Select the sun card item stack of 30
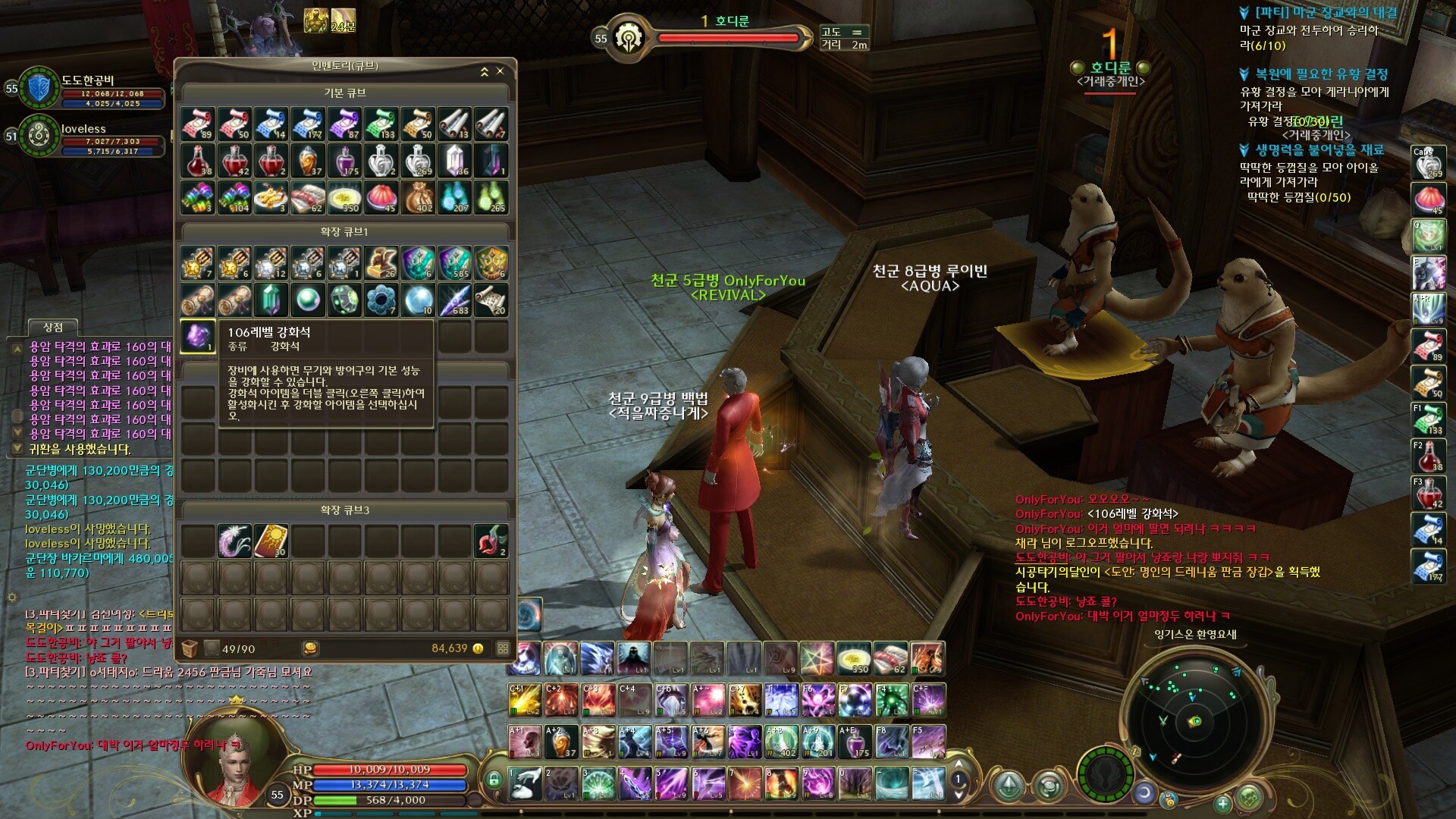Image resolution: width=1456 pixels, height=819 pixels. 271,541
